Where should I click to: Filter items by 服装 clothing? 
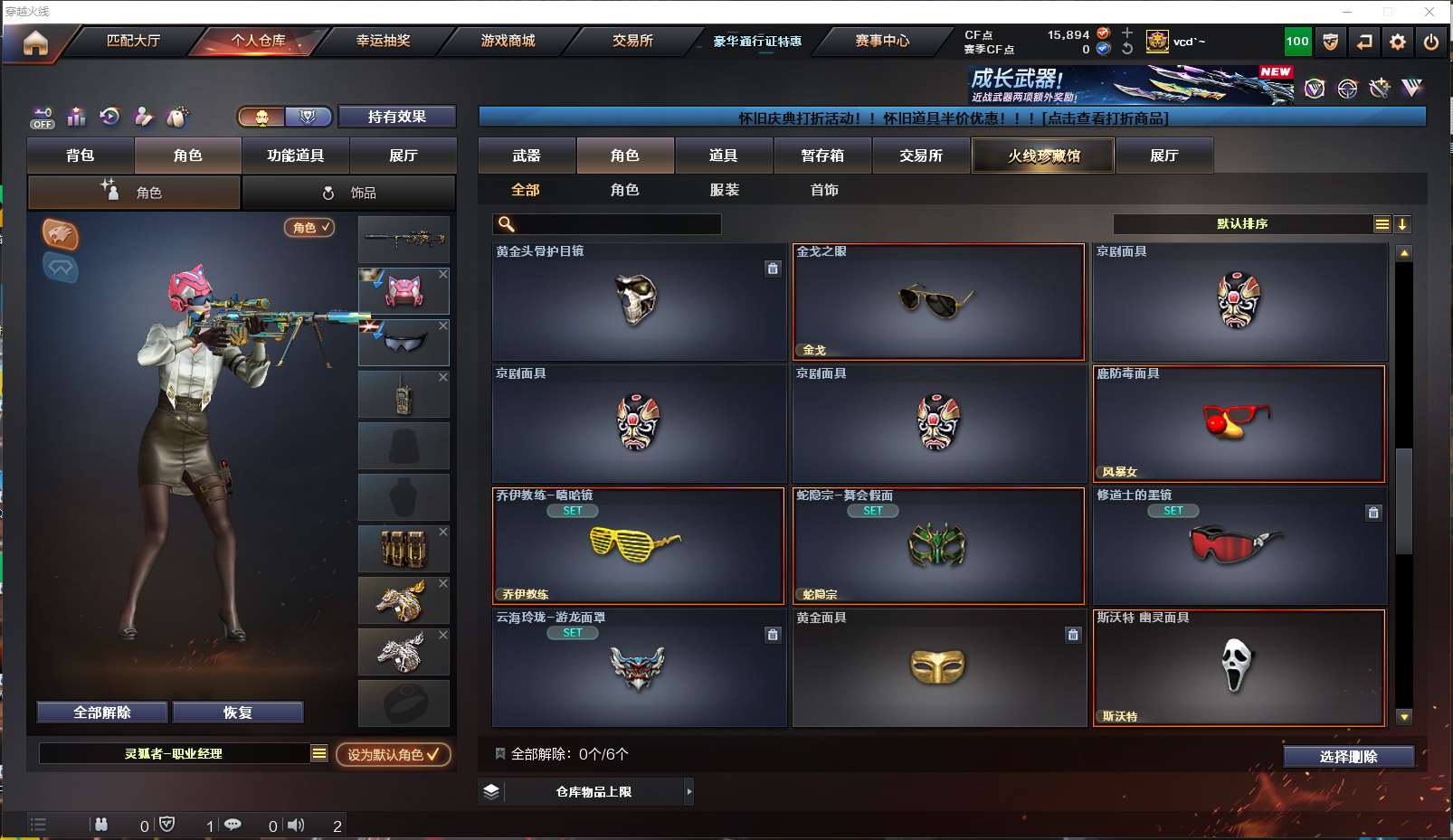click(725, 190)
